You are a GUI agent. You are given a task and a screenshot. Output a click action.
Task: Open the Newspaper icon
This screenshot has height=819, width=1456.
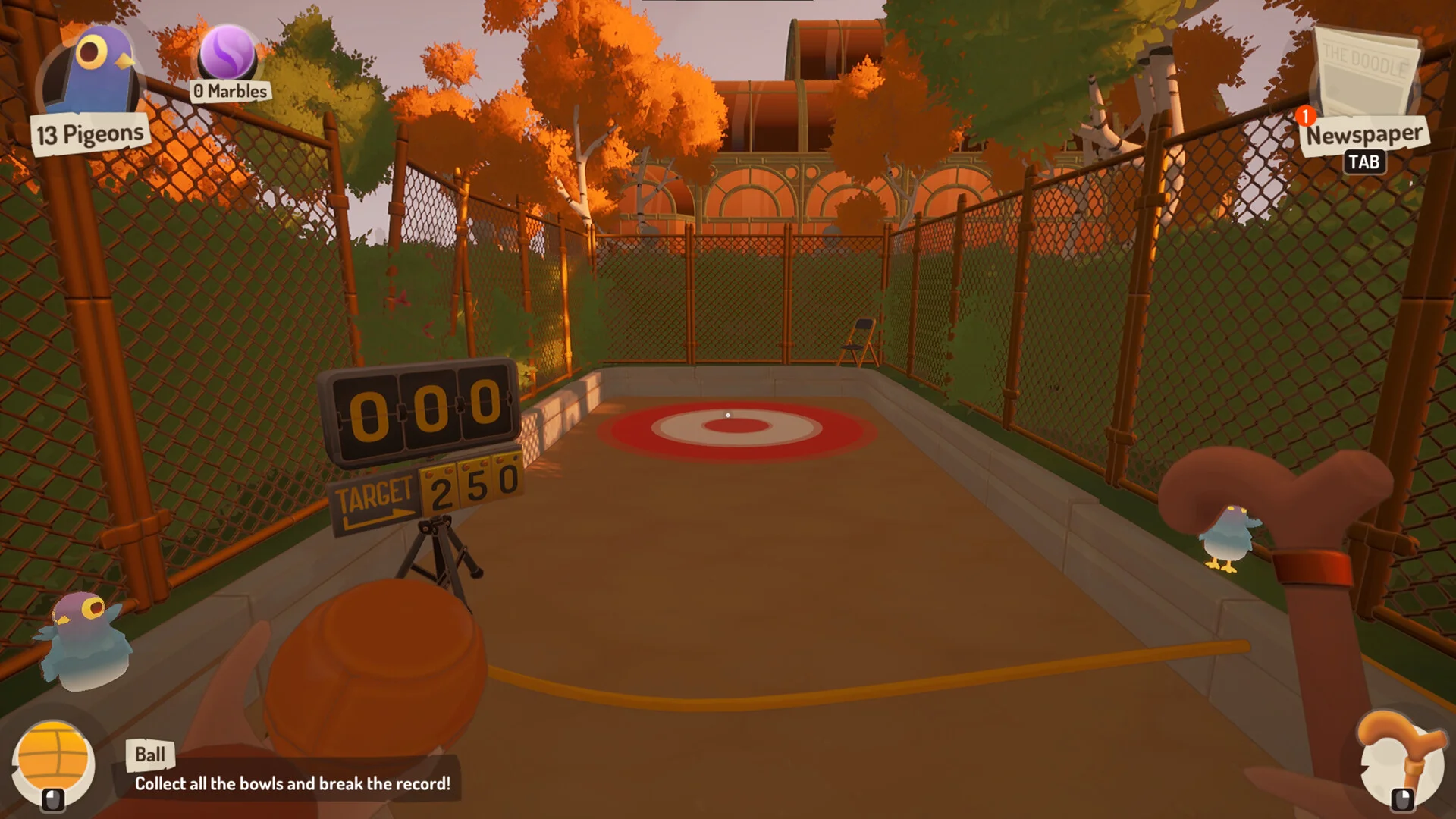pos(1366,77)
